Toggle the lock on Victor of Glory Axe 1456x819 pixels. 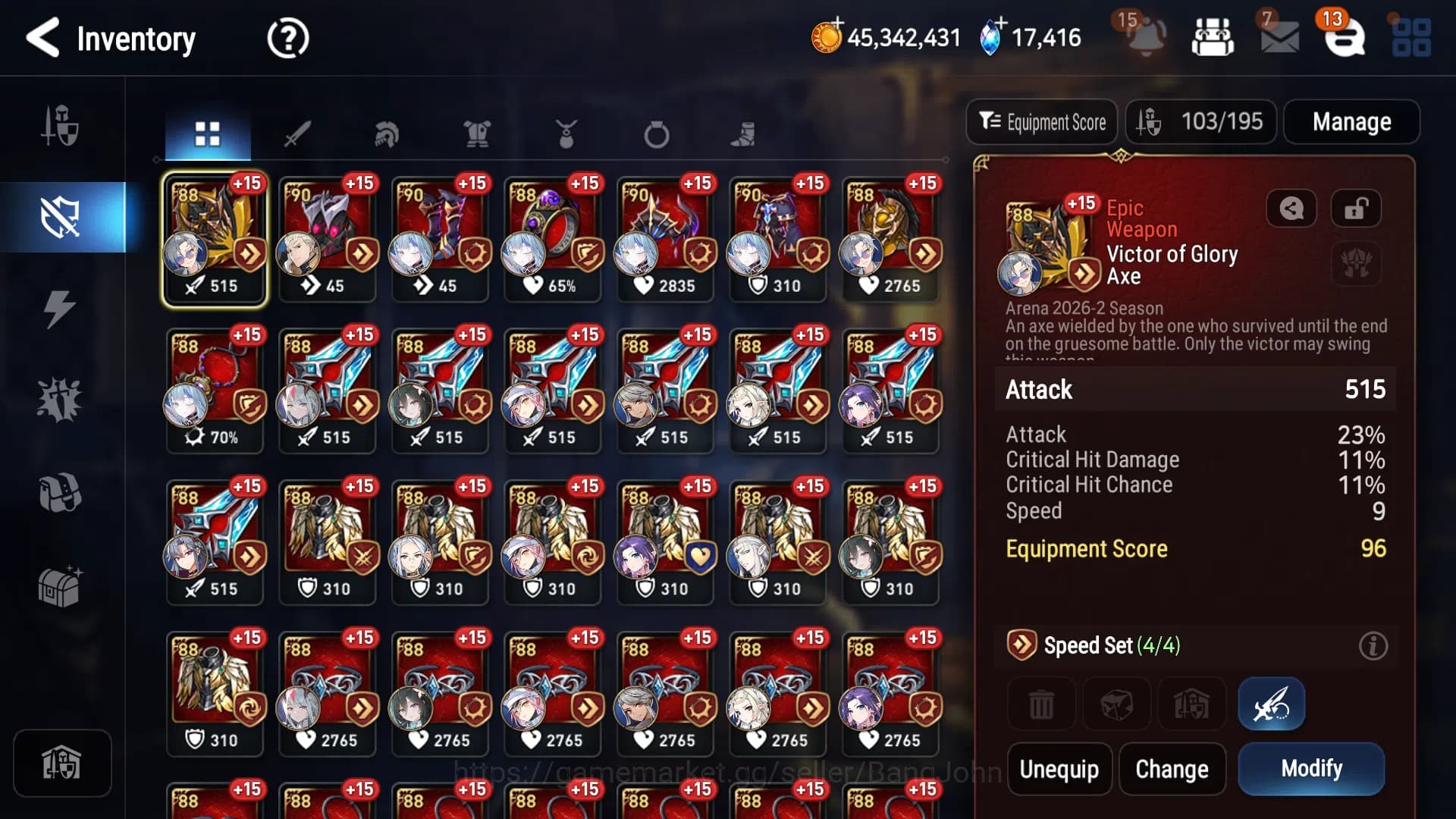[1355, 209]
